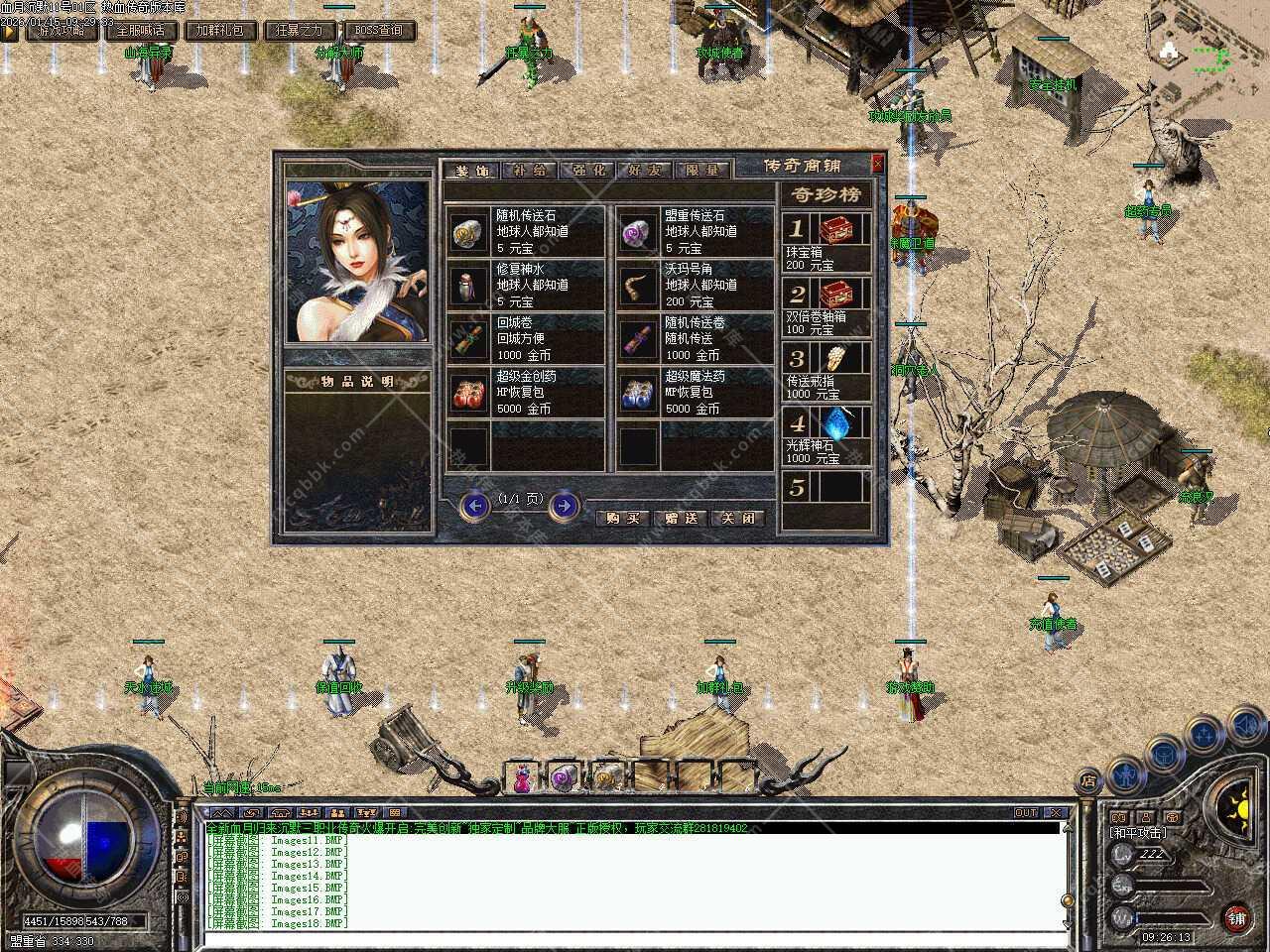Pick the 超级魔法药 MP potion pack
This screenshot has height=952, width=1270.
(694, 393)
